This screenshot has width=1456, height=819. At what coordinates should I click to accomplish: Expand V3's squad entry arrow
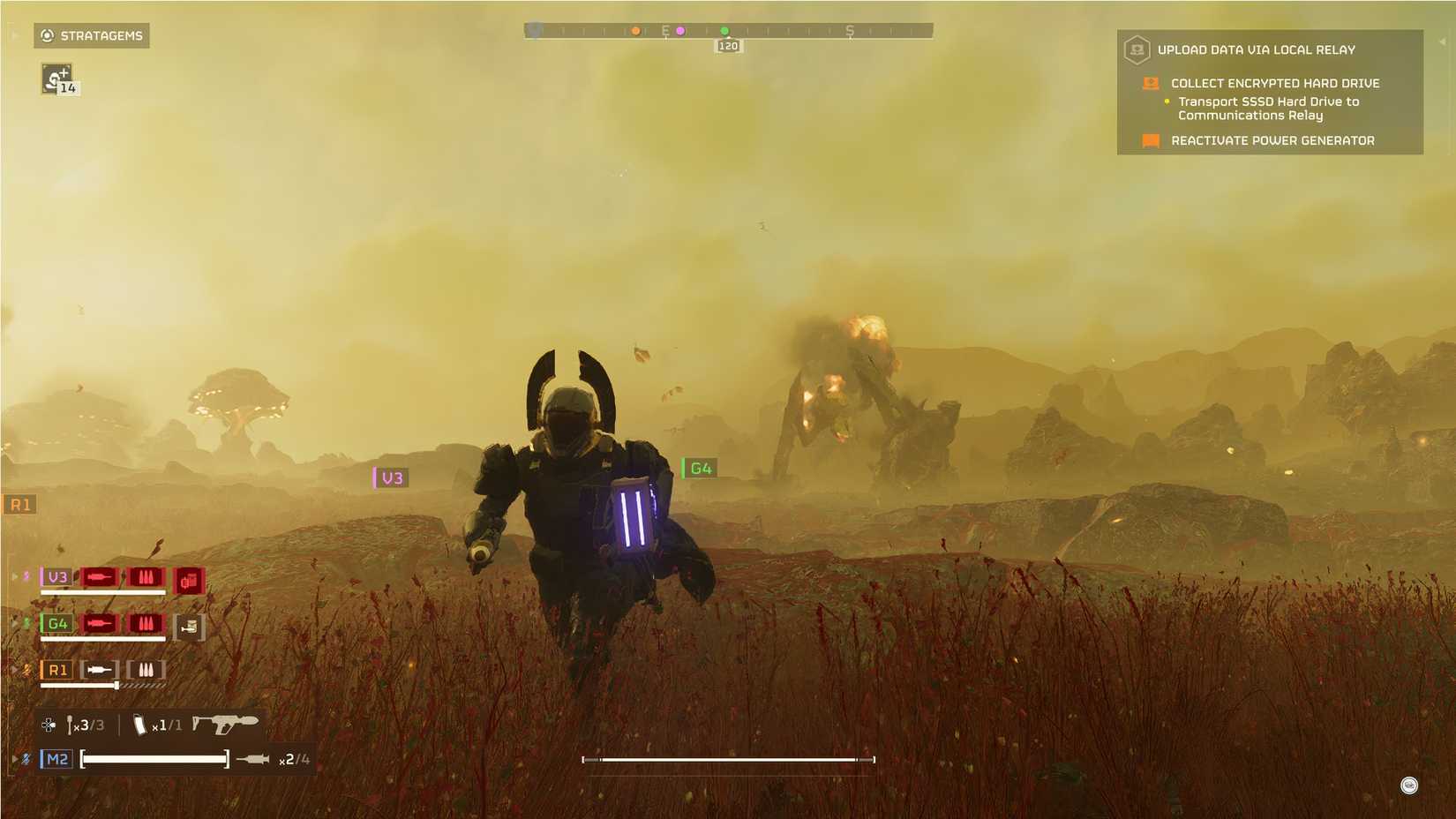pyautogui.click(x=15, y=577)
